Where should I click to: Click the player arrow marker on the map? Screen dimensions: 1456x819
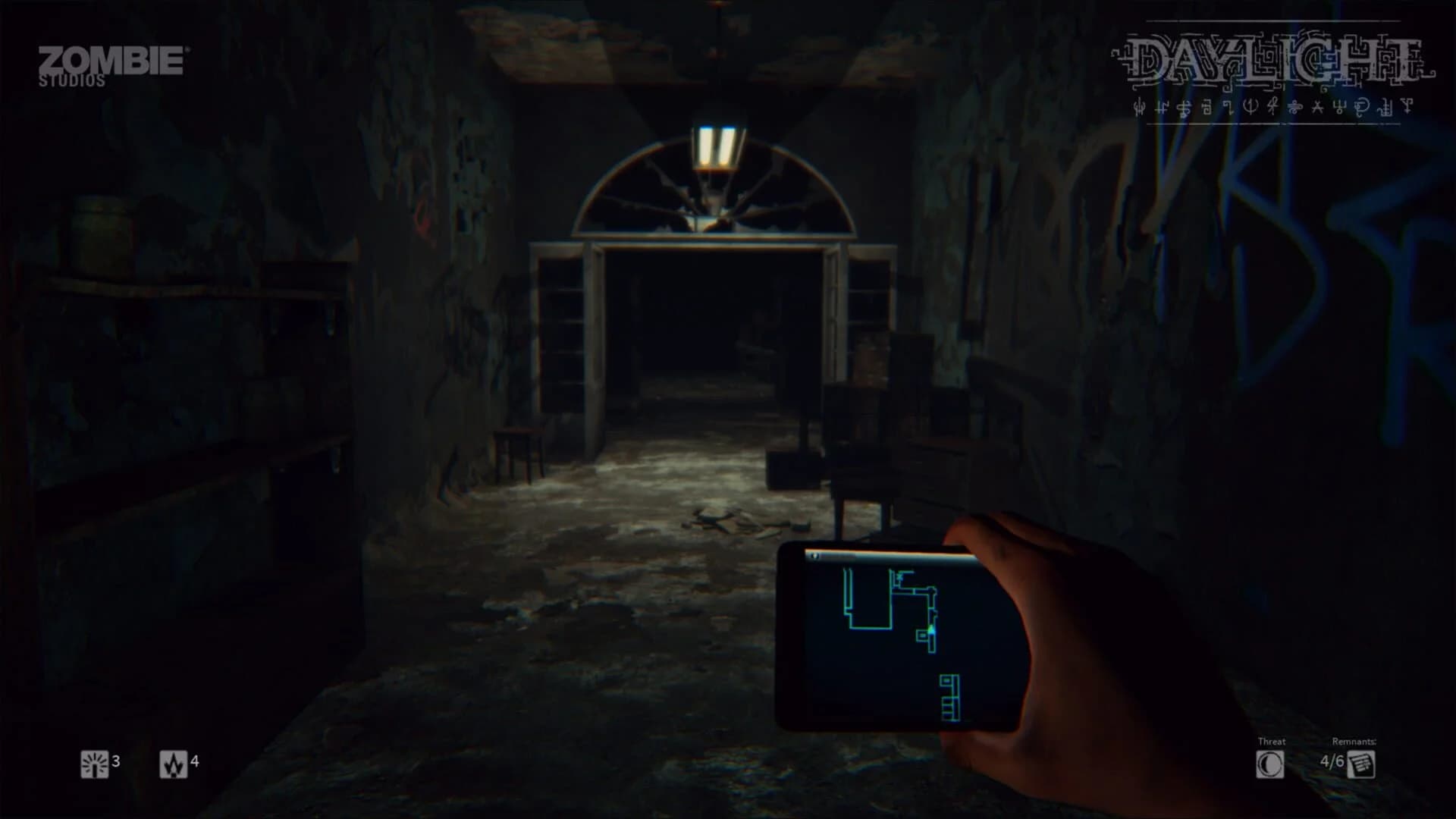click(x=931, y=631)
